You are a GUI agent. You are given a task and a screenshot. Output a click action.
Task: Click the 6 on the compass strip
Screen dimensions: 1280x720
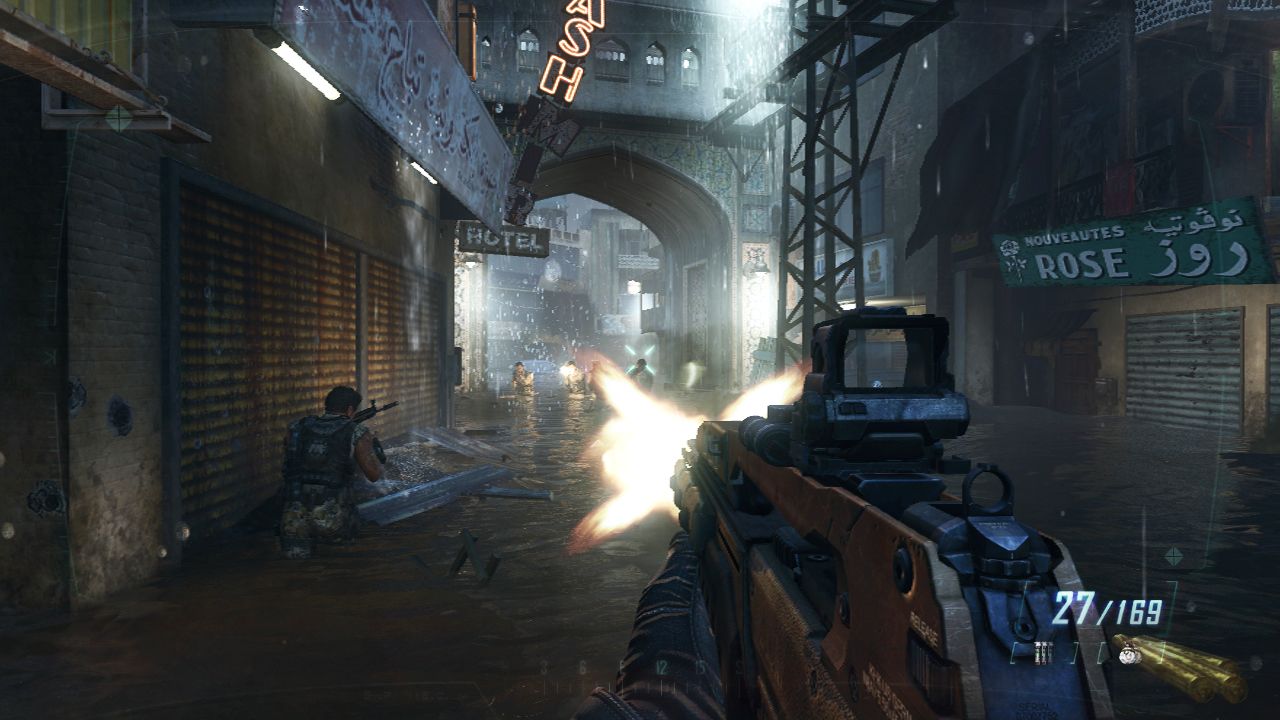(x=583, y=665)
